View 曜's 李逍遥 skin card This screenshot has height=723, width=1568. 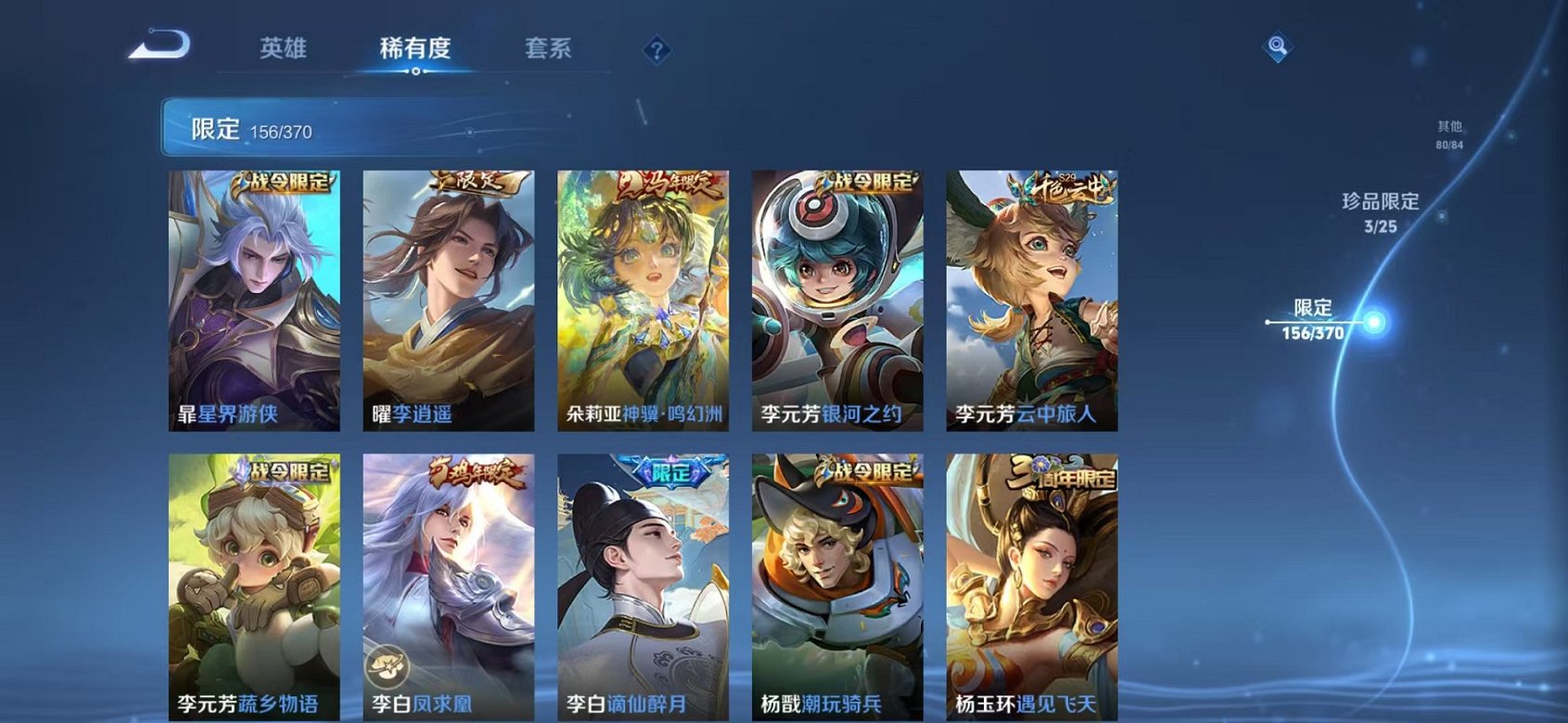pyautogui.click(x=450, y=297)
